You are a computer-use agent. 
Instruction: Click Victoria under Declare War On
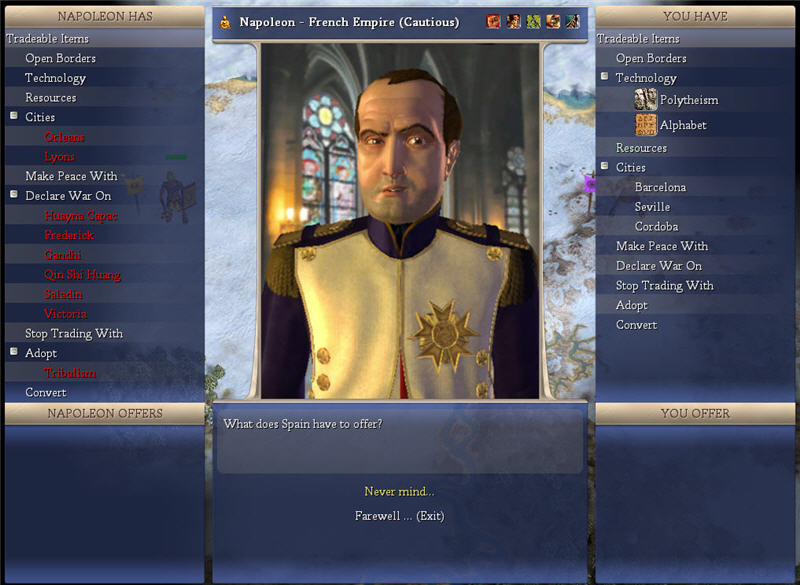coord(65,314)
